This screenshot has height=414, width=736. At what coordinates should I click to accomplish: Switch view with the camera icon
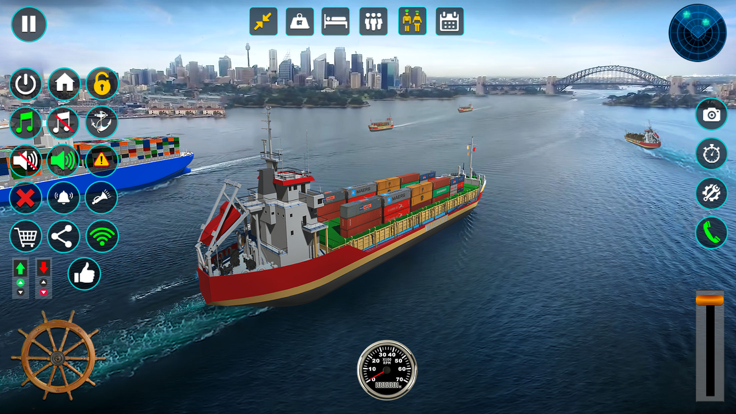[x=711, y=115]
